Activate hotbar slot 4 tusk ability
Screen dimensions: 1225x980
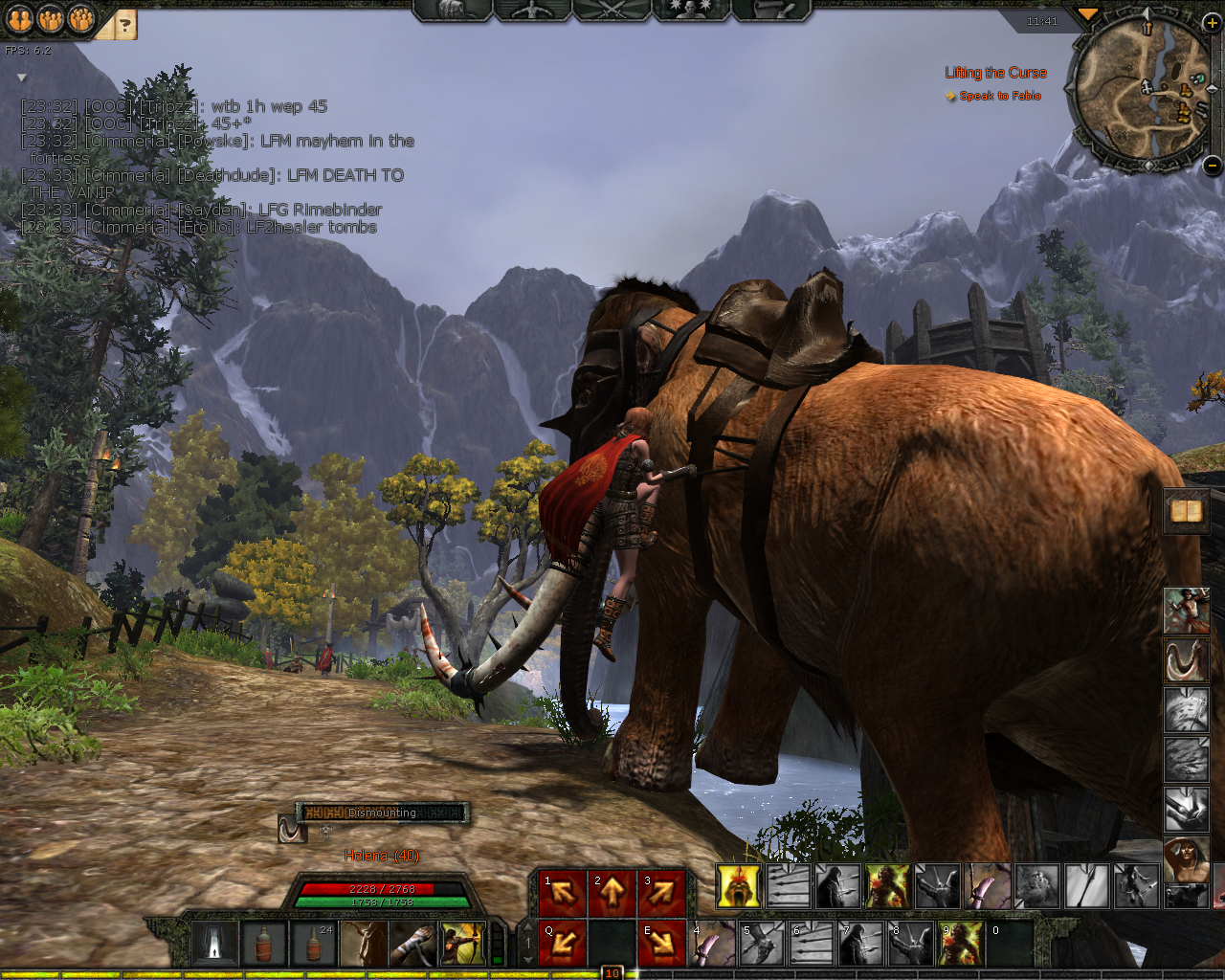712,944
